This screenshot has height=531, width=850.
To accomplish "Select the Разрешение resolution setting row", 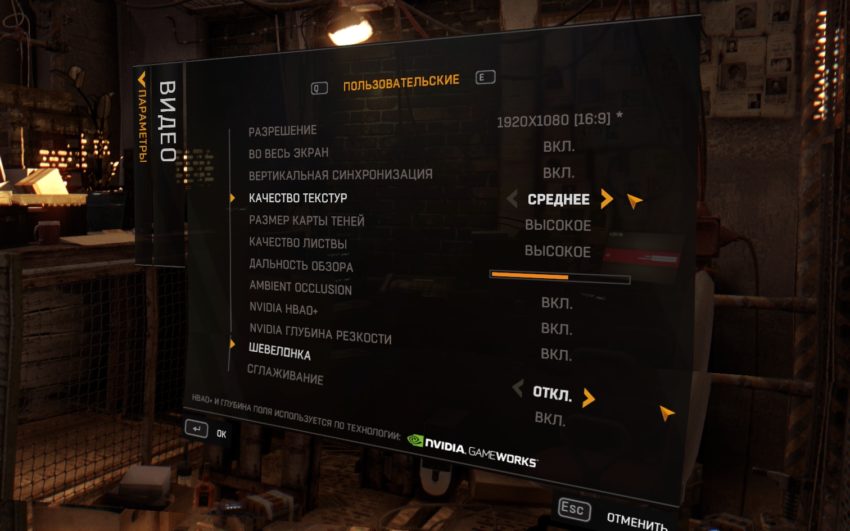I will pos(283,131).
